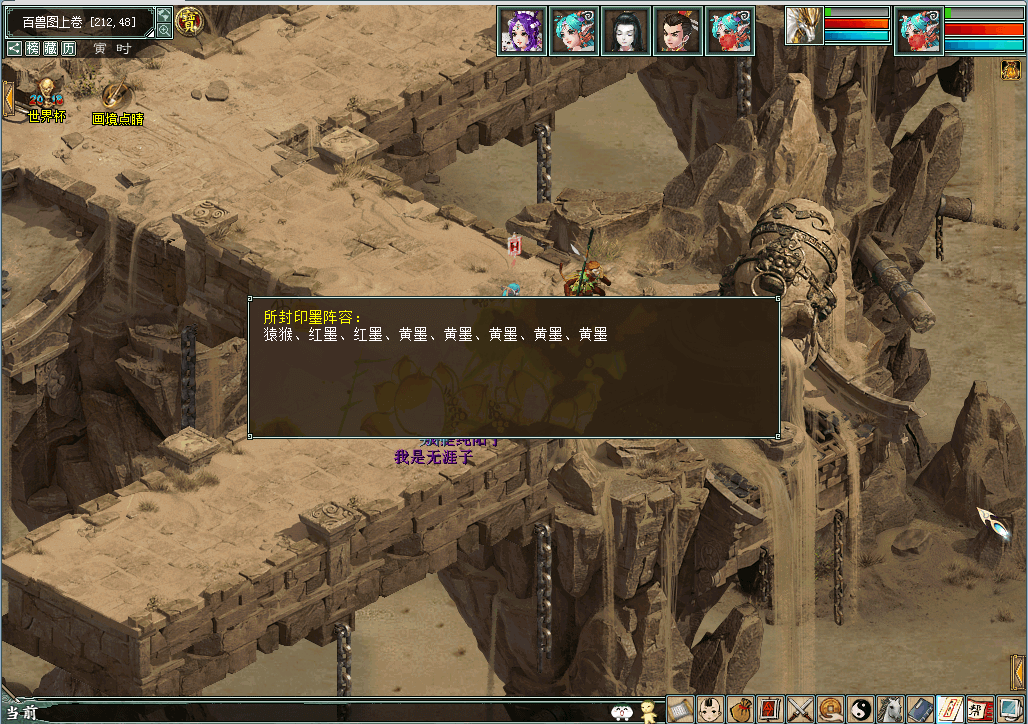
Task: Open the 画境点睛 event icon
Action: pyautogui.click(x=117, y=103)
